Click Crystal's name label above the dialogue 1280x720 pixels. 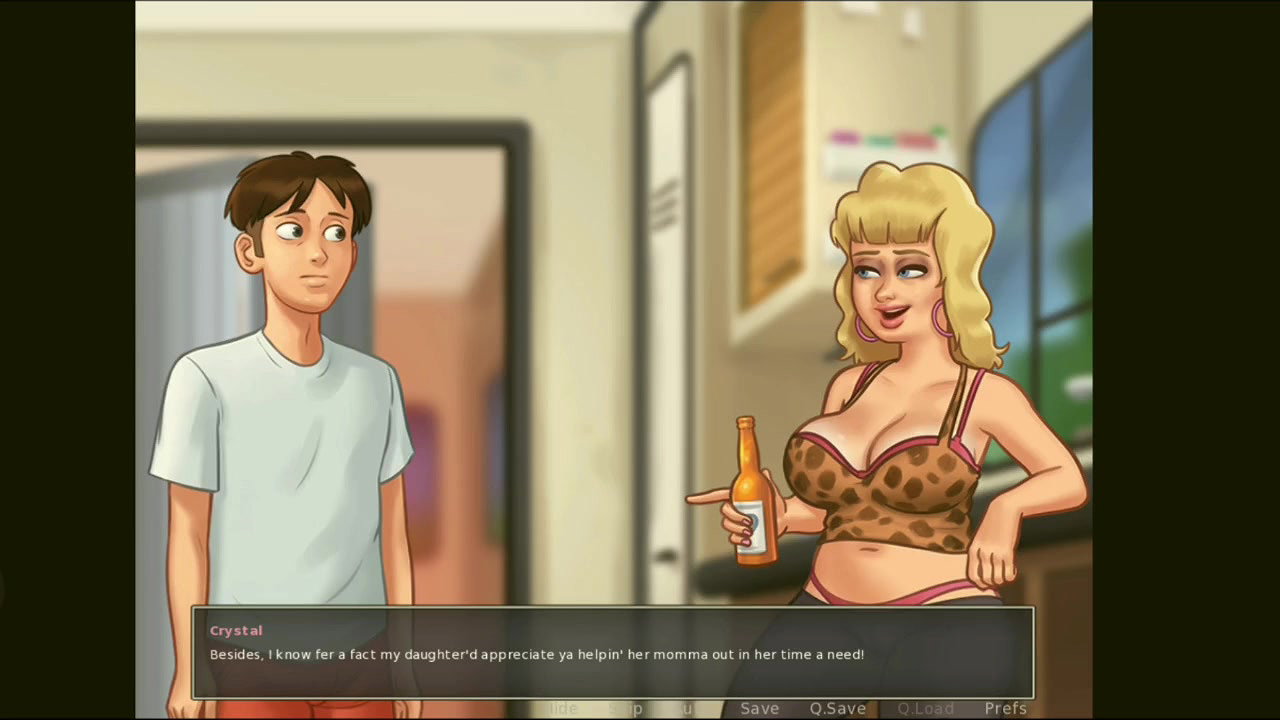coord(236,630)
